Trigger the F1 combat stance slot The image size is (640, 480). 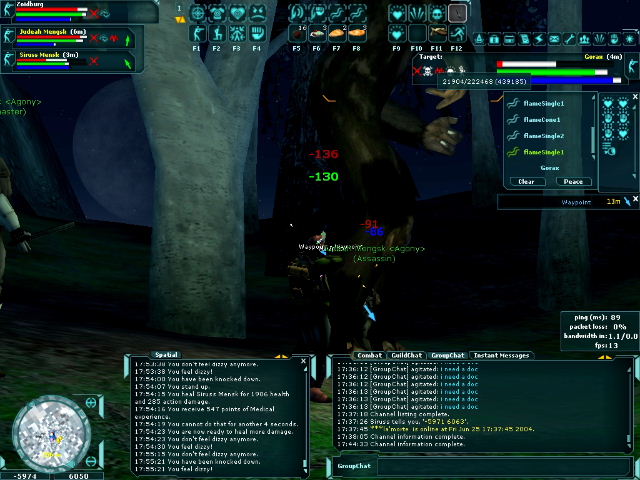click(197, 34)
